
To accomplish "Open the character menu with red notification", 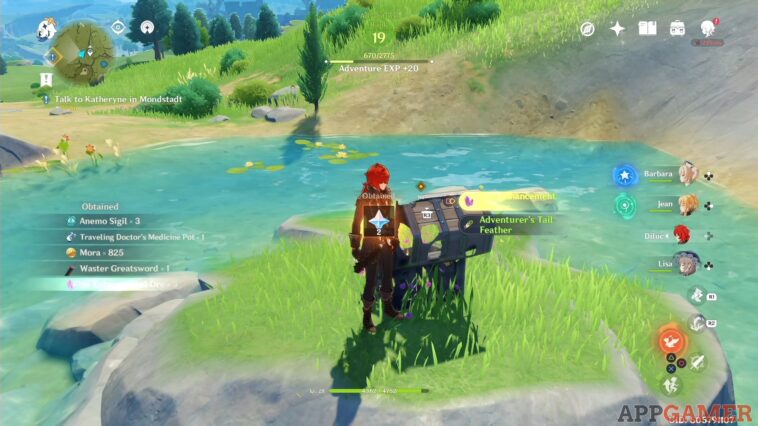I will click(x=710, y=28).
